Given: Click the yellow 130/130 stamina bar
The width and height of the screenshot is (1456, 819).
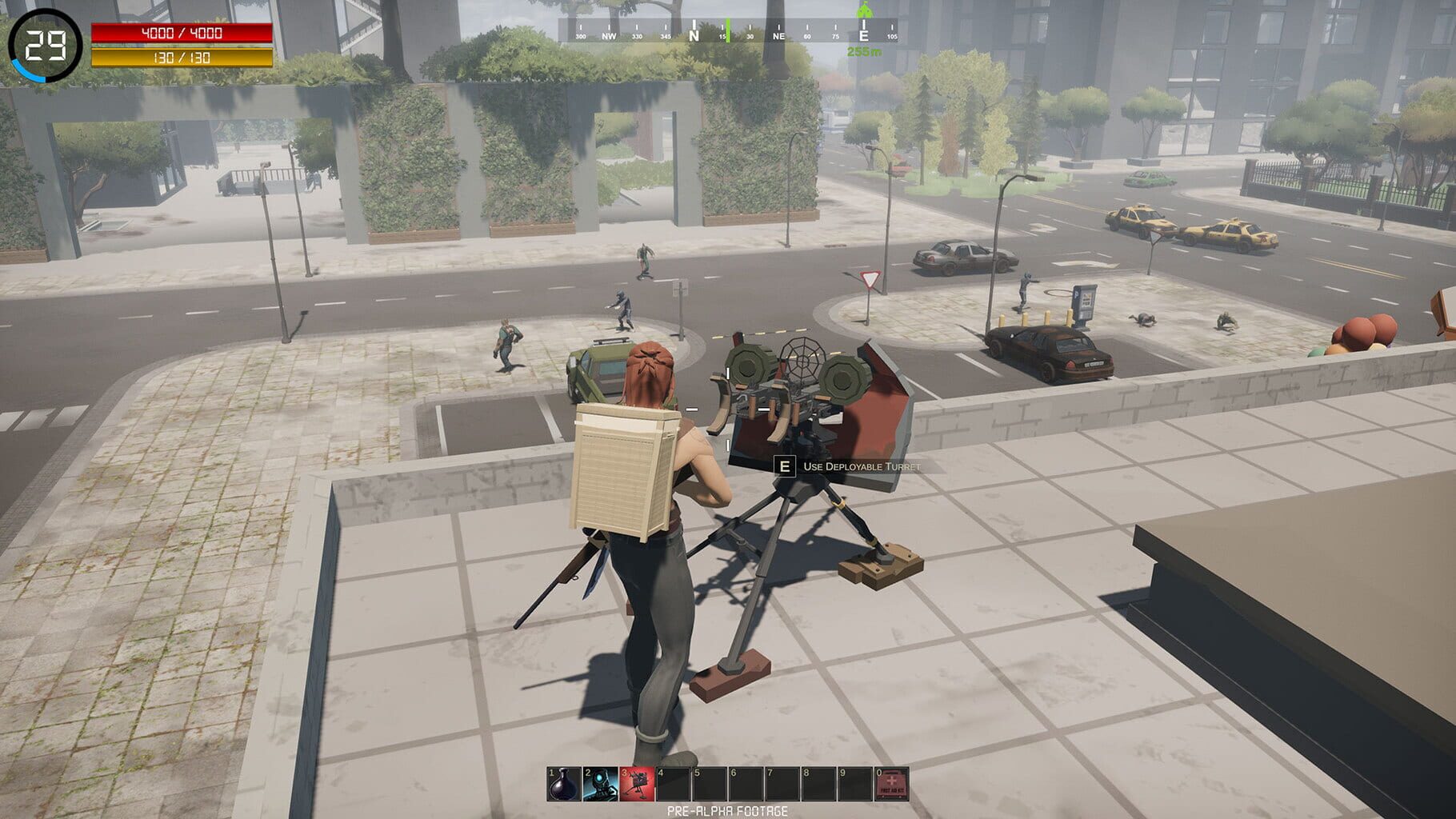Looking at the screenshot, I should 182,58.
